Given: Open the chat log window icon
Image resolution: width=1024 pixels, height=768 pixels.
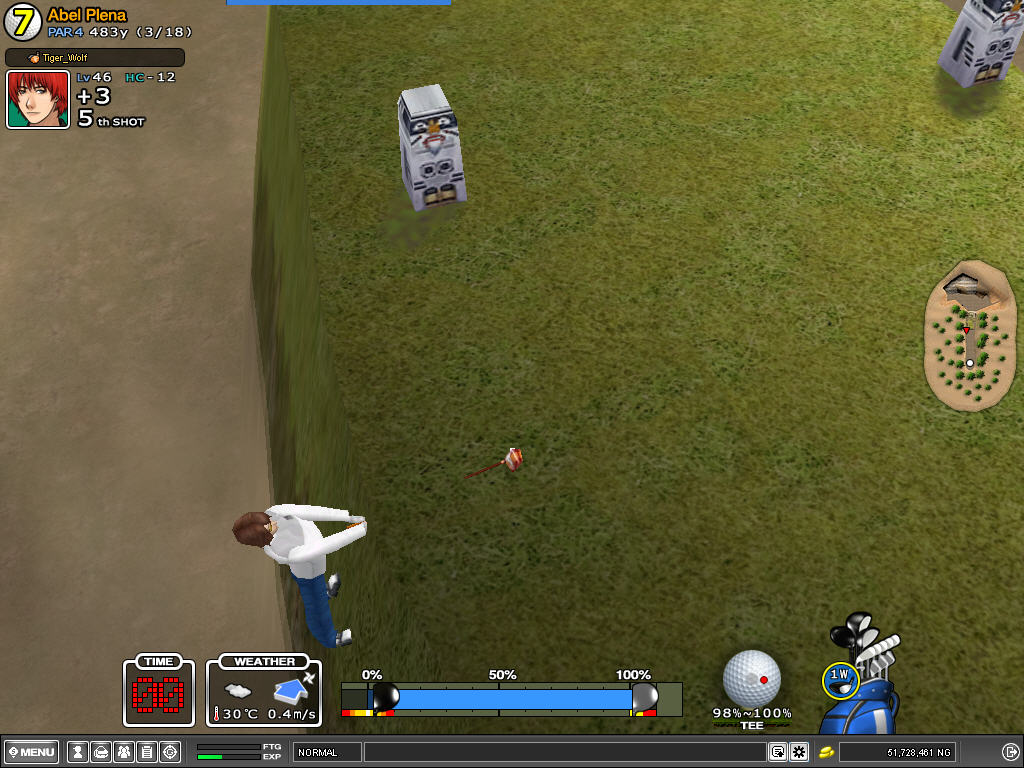Looking at the screenshot, I should pos(777,752).
